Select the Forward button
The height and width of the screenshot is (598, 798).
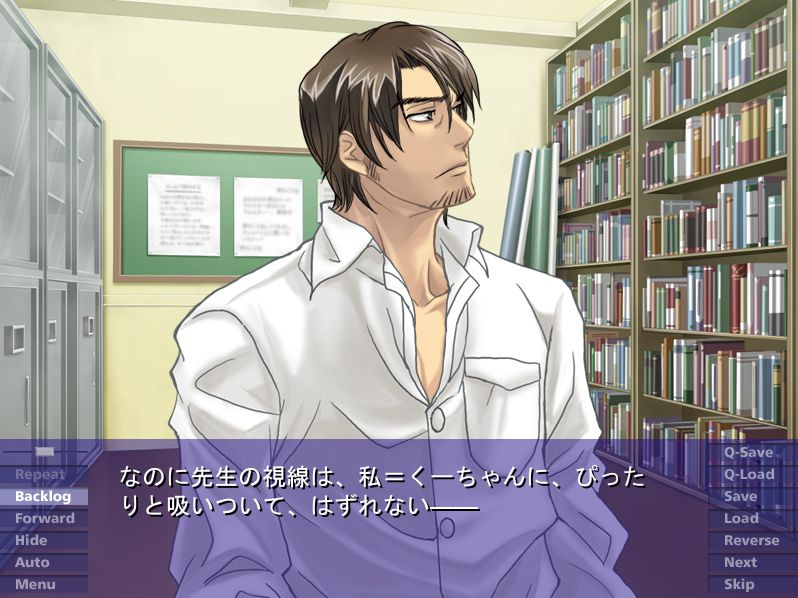[x=45, y=519]
